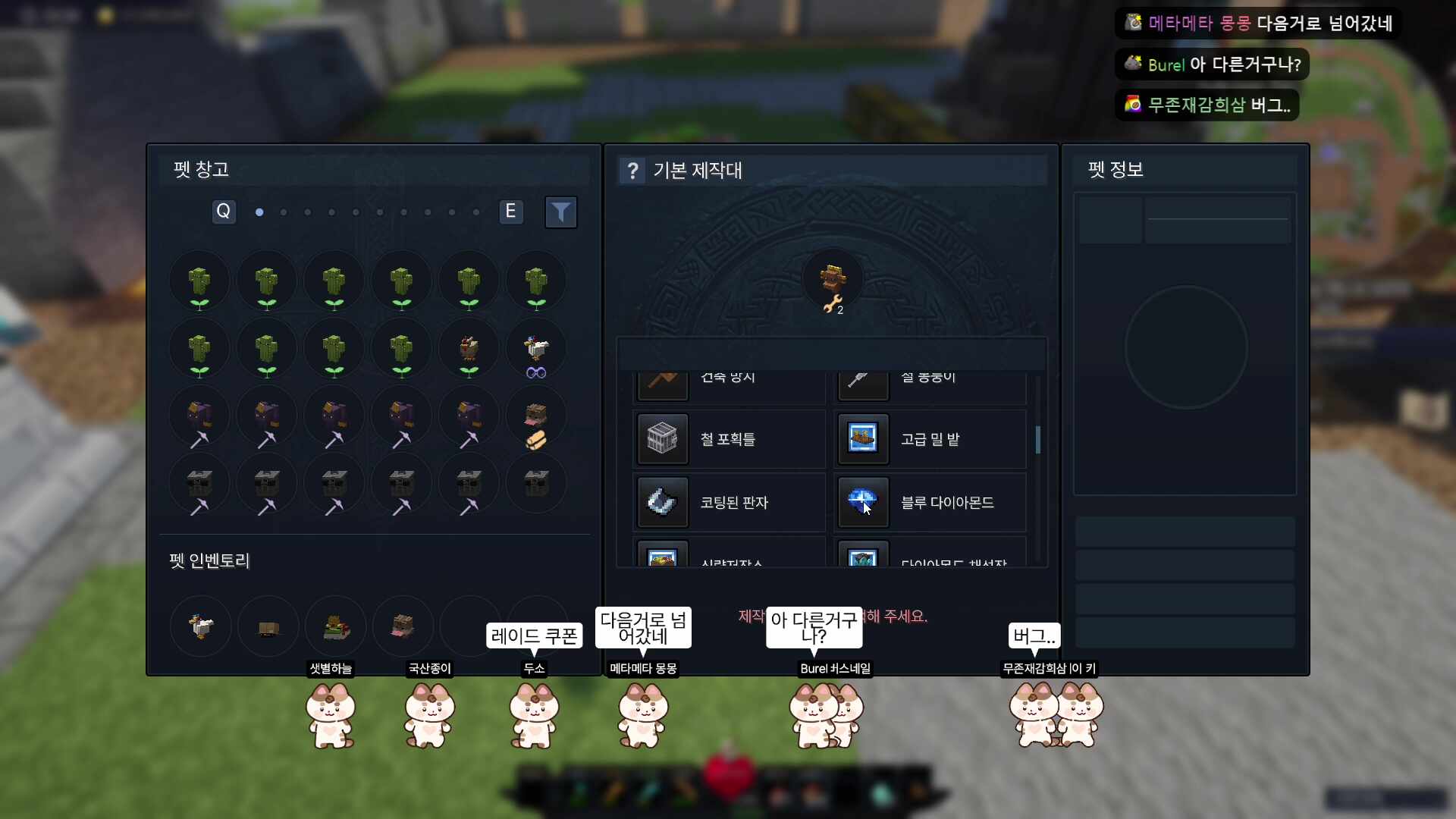Image resolution: width=1456 pixels, height=819 pixels.
Task: Select the chicken pet with glasses icon
Action: pos(536,349)
